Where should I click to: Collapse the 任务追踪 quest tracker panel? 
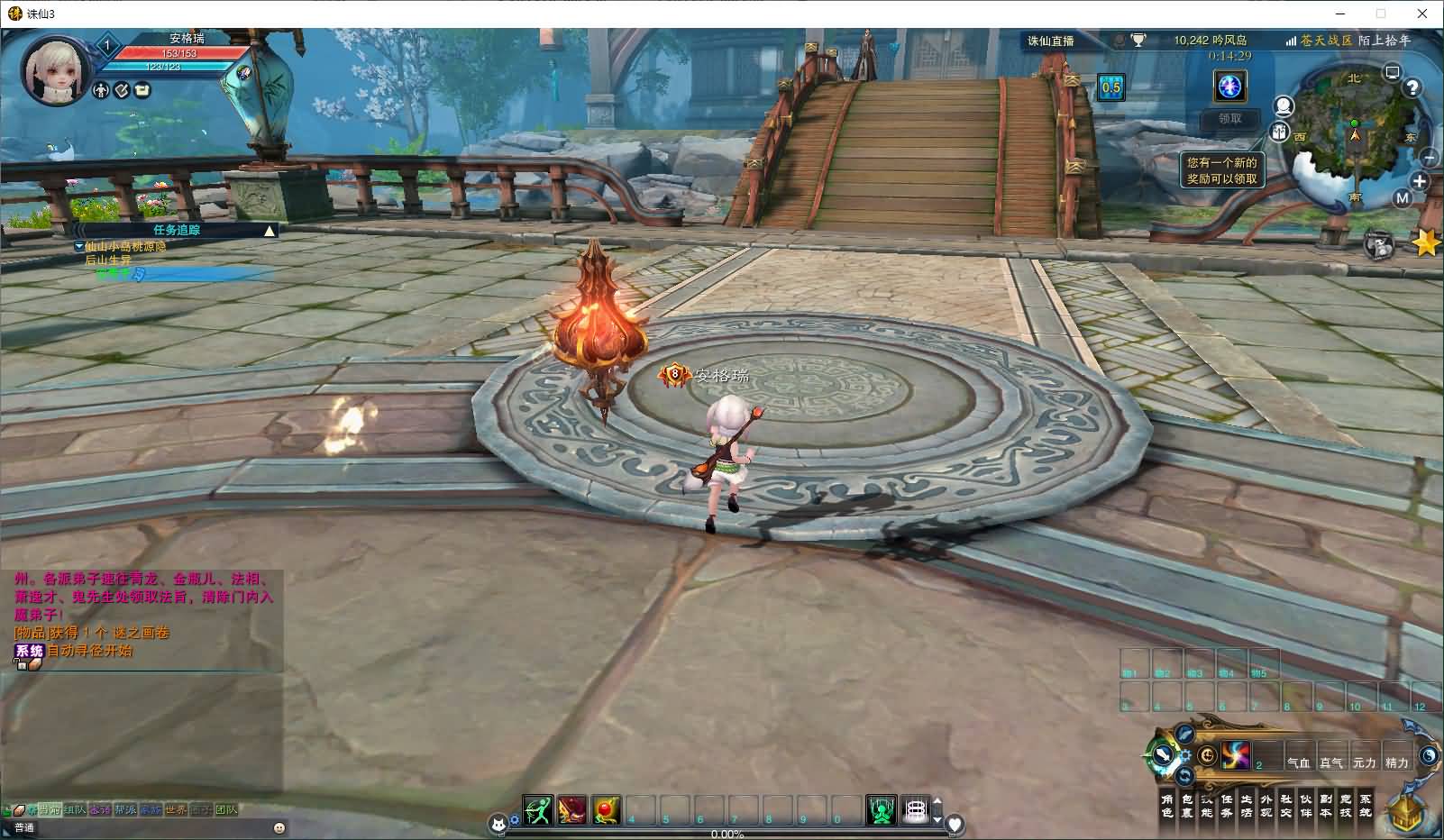tap(269, 231)
